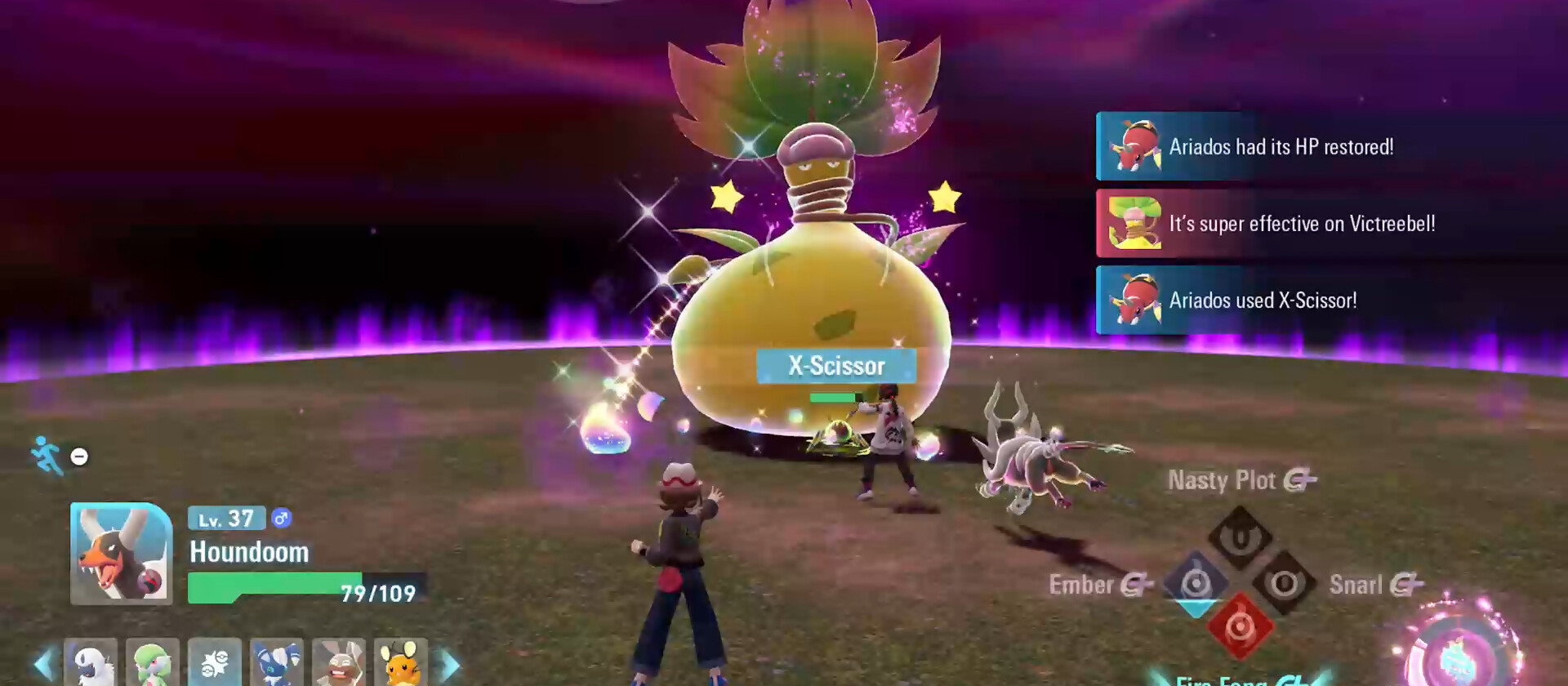The width and height of the screenshot is (1568, 686).
Task: Click the X-Scissor move name banner
Action: pyautogui.click(x=836, y=366)
